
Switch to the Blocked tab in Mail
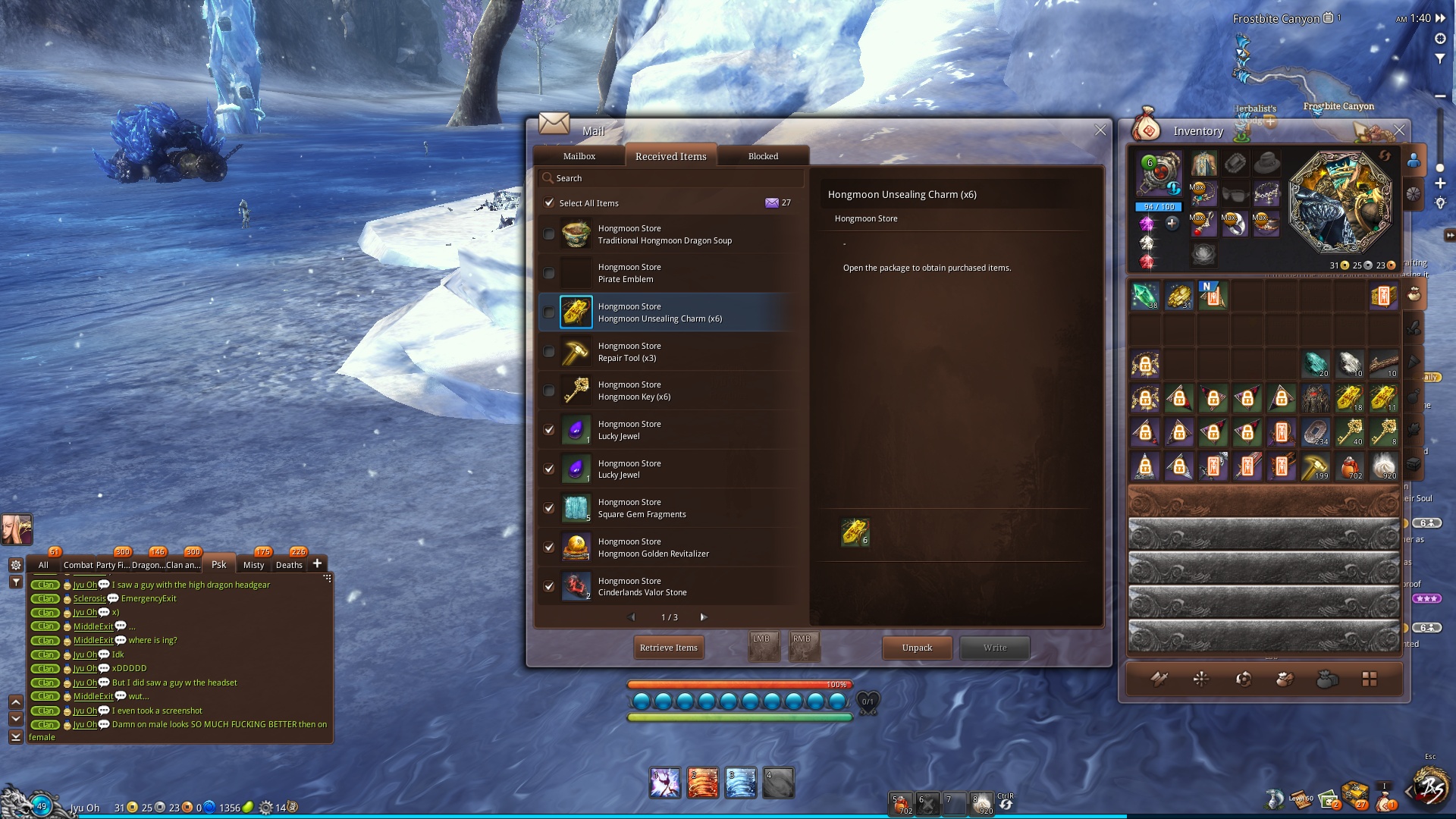pos(762,156)
